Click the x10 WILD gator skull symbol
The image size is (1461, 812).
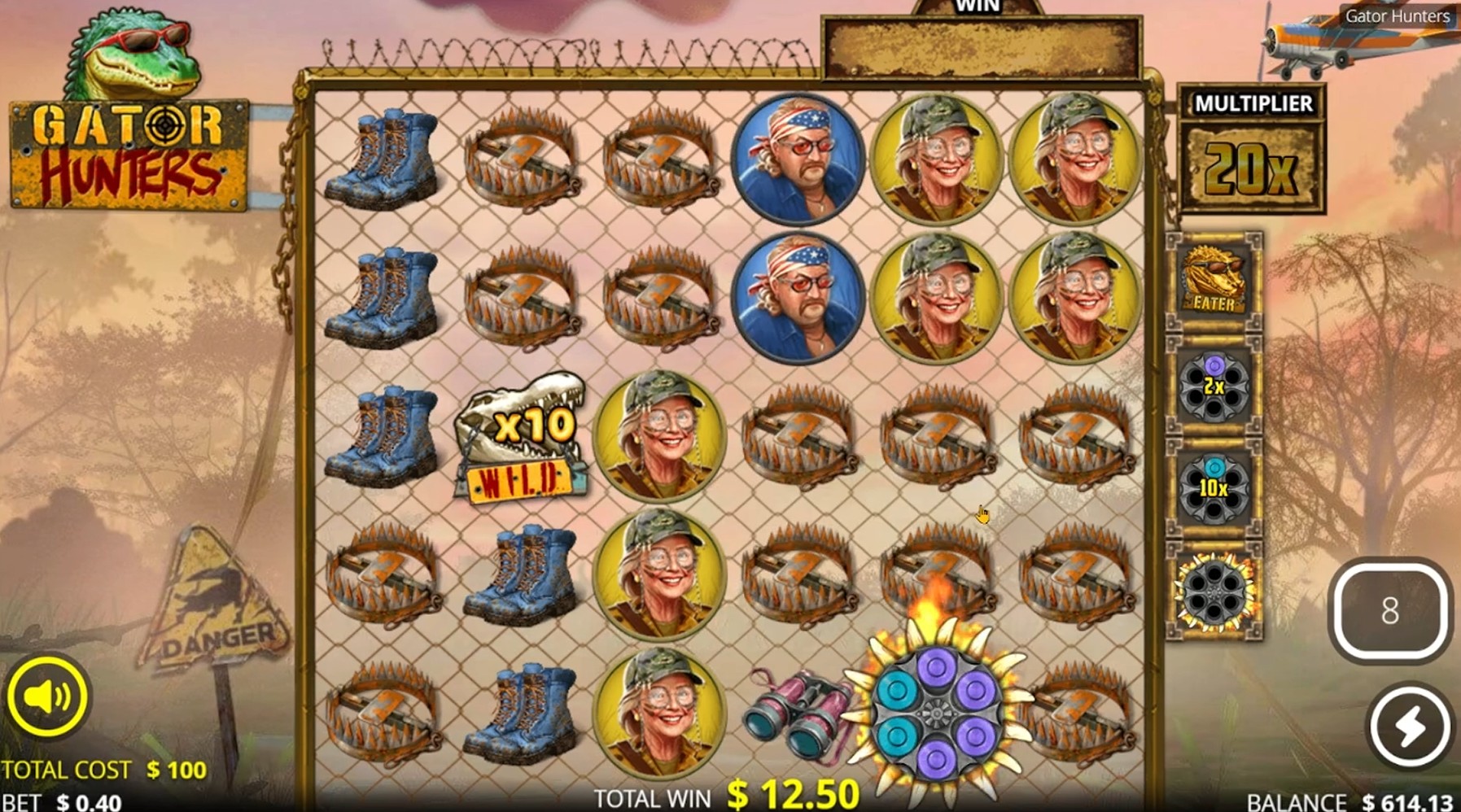pyautogui.click(x=521, y=439)
